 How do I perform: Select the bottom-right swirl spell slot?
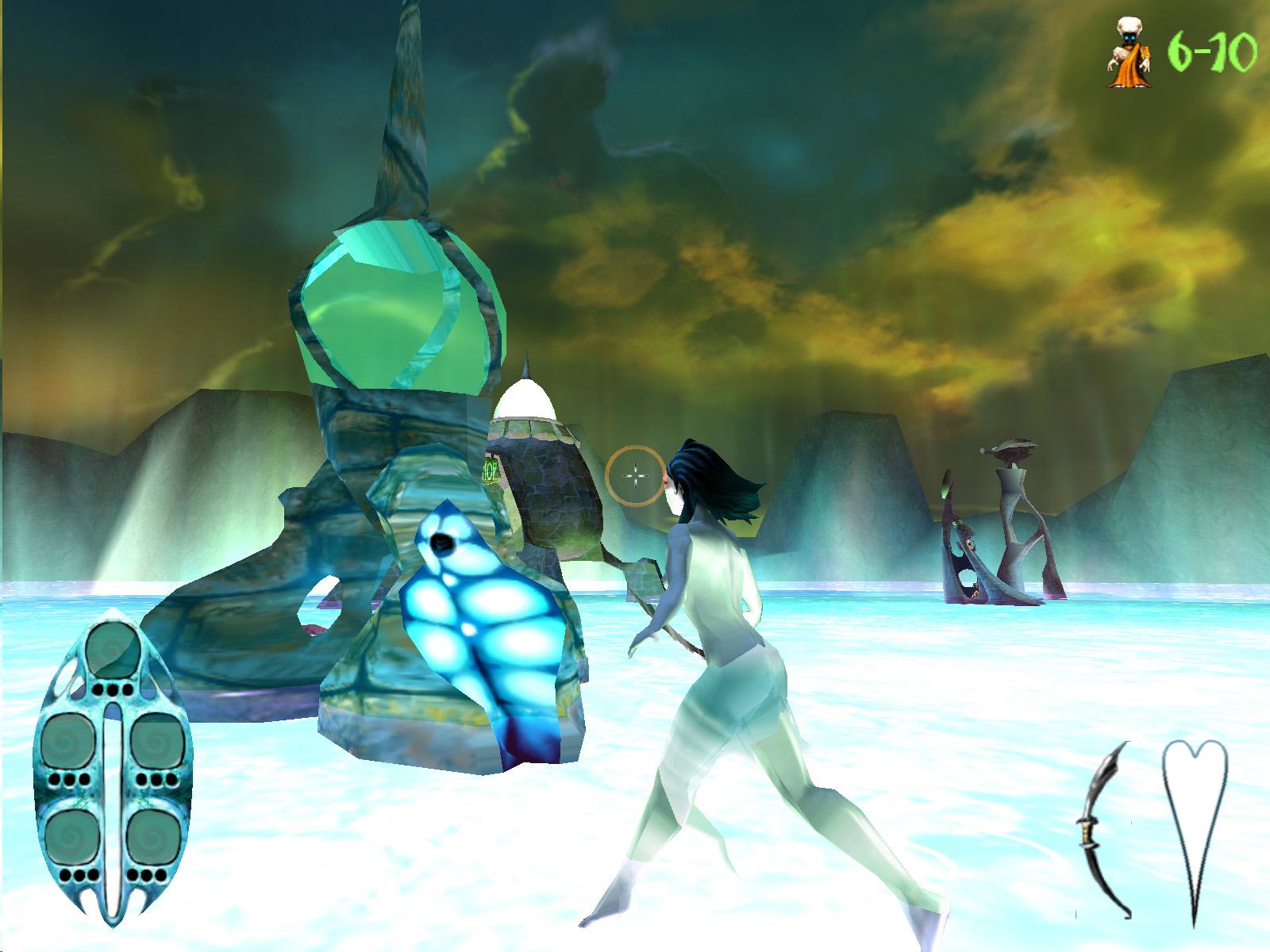pos(153,839)
